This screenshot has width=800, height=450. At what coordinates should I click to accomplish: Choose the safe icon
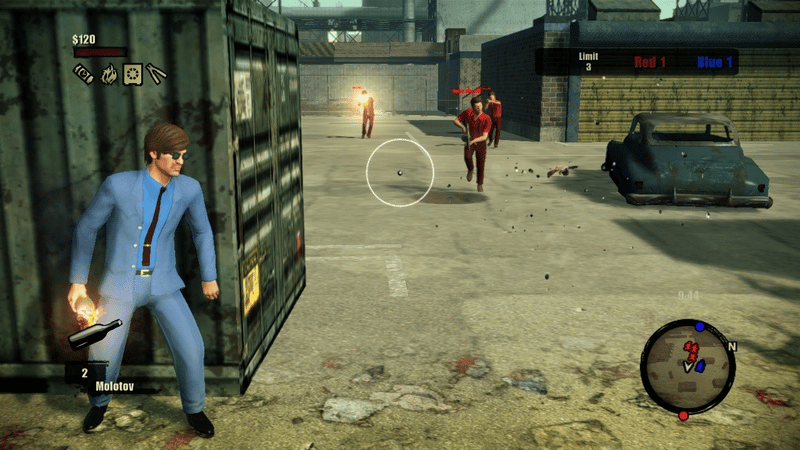pos(132,73)
